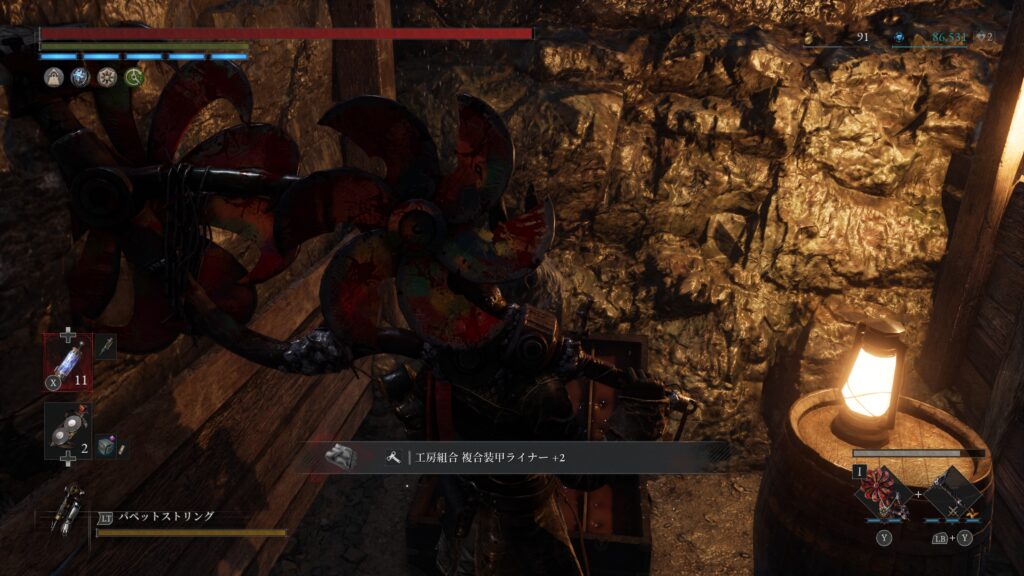Viewport: 1024px width, 576px height.
Task: Select the twin-disc throwable item slot
Action: click(x=68, y=431)
